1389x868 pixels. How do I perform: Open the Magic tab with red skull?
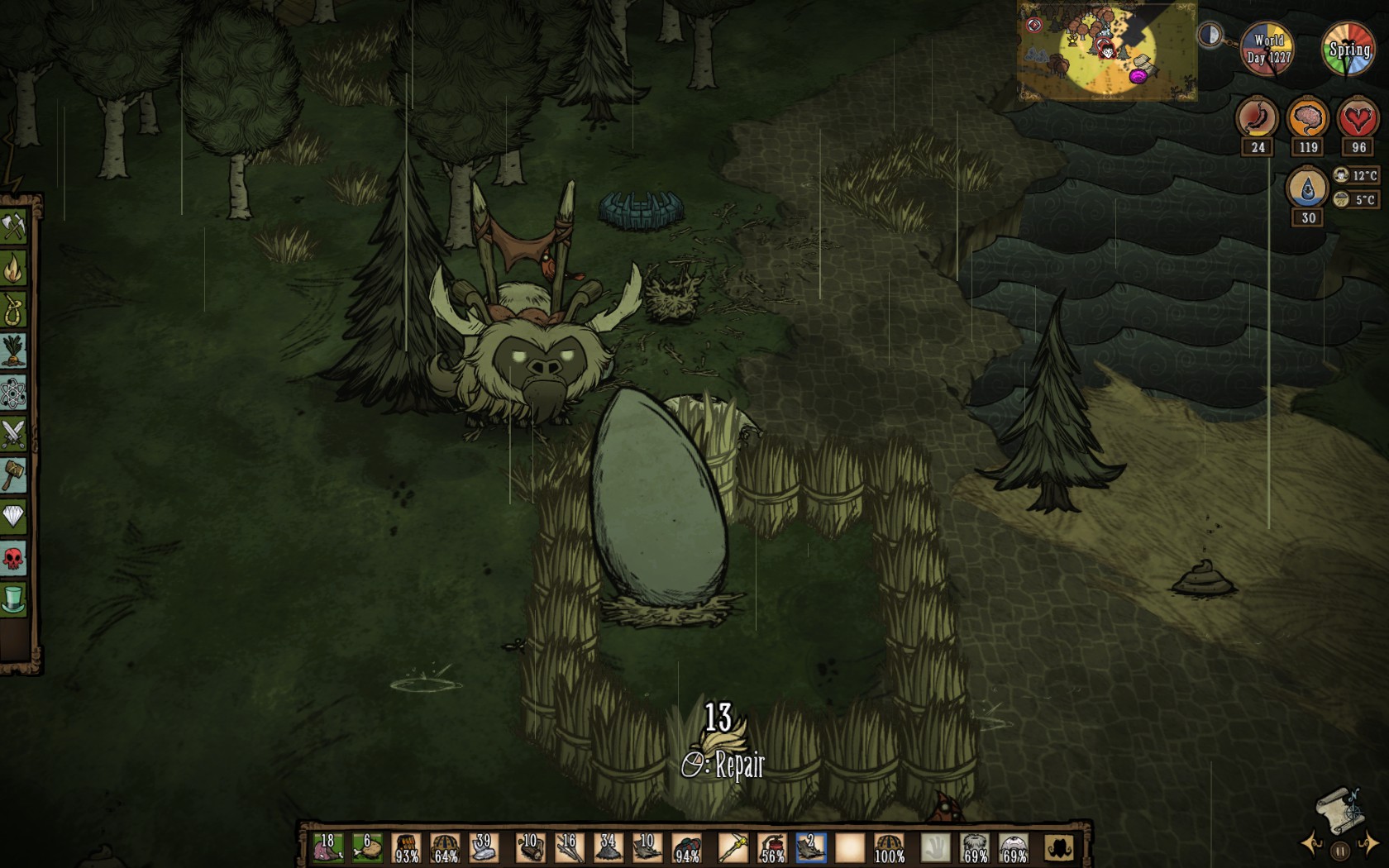(14, 559)
